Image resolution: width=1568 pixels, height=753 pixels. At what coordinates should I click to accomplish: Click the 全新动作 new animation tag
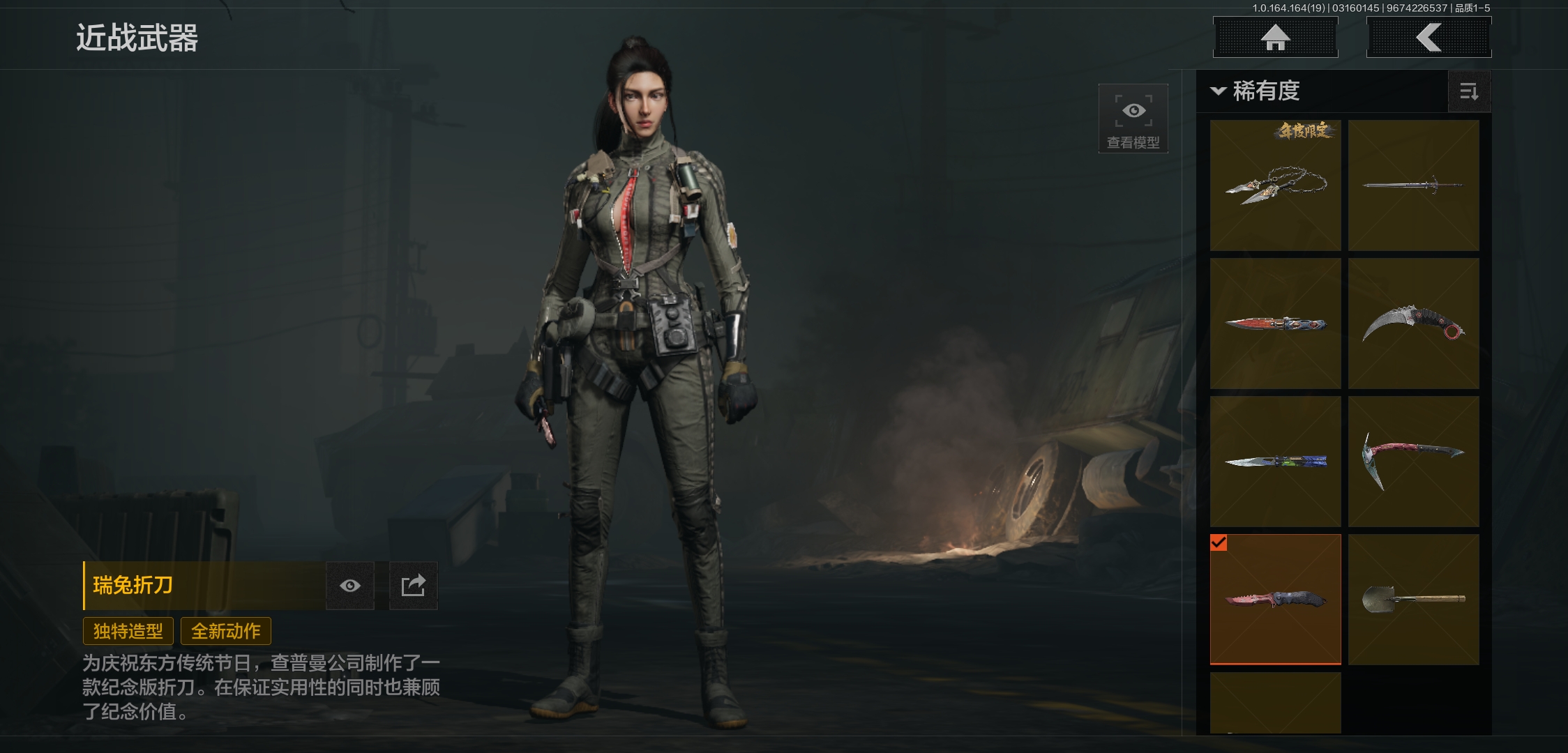tap(226, 632)
